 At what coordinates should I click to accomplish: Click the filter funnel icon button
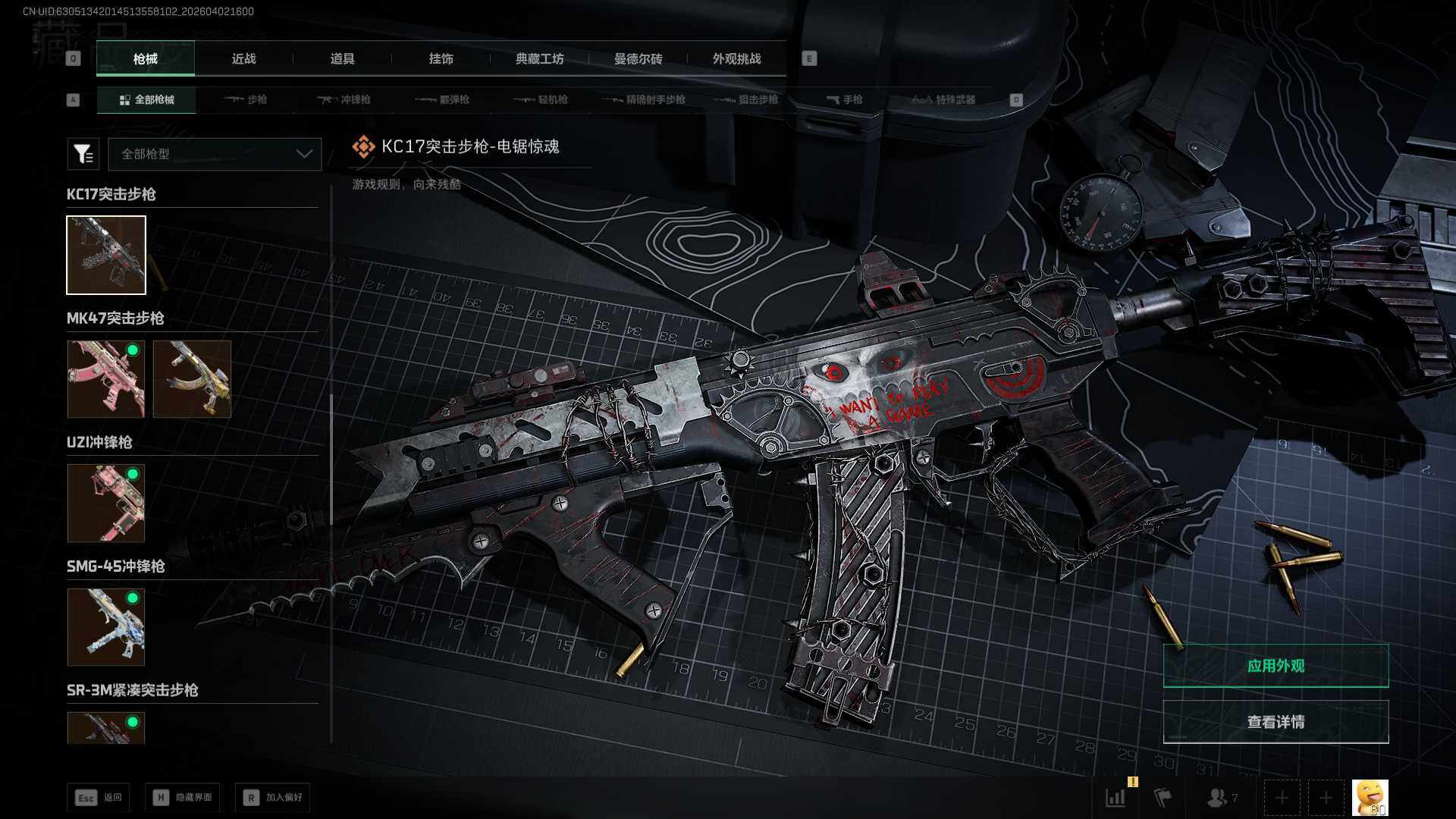(83, 154)
